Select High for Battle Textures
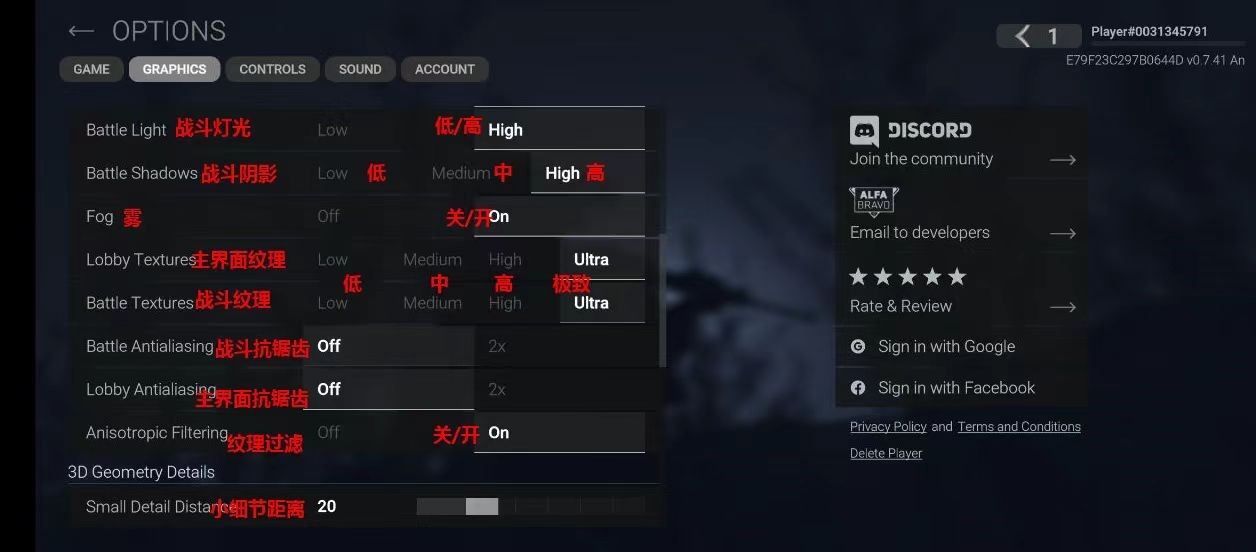 [505, 303]
